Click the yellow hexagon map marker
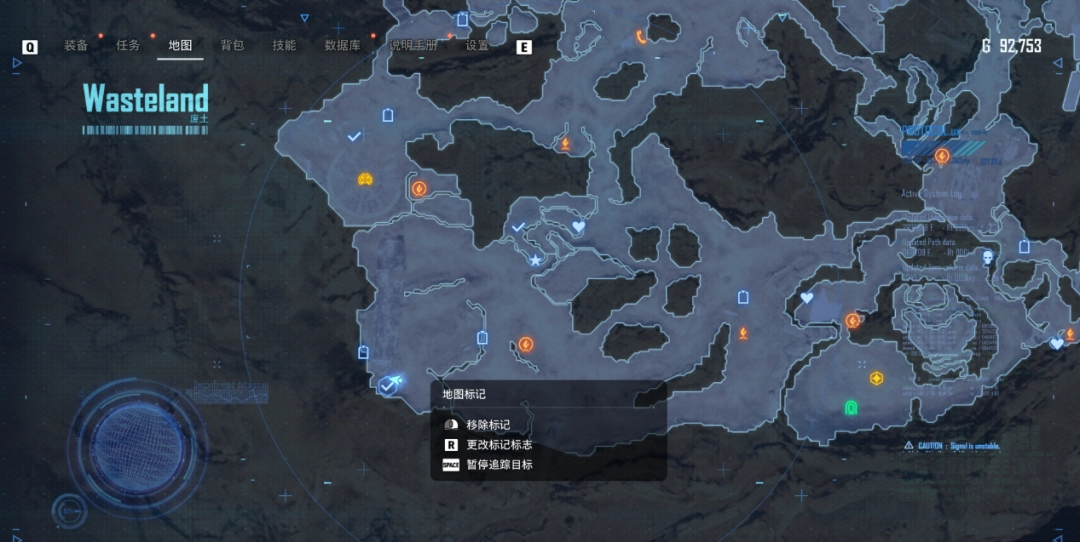The width and height of the screenshot is (1080, 542). tap(877, 378)
